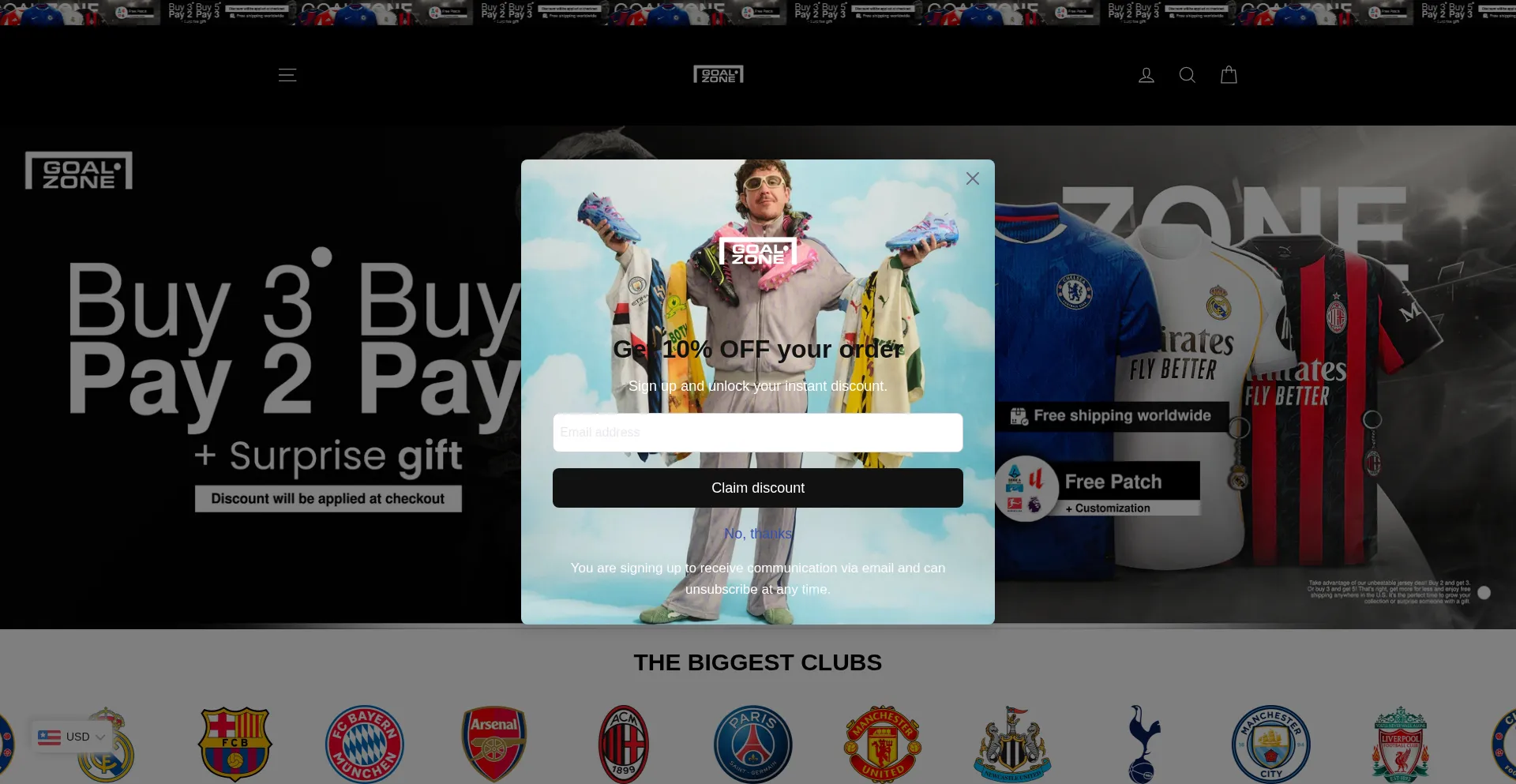The width and height of the screenshot is (1516, 784).
Task: Open the Paris Saint-Germain crest
Action: 753,744
